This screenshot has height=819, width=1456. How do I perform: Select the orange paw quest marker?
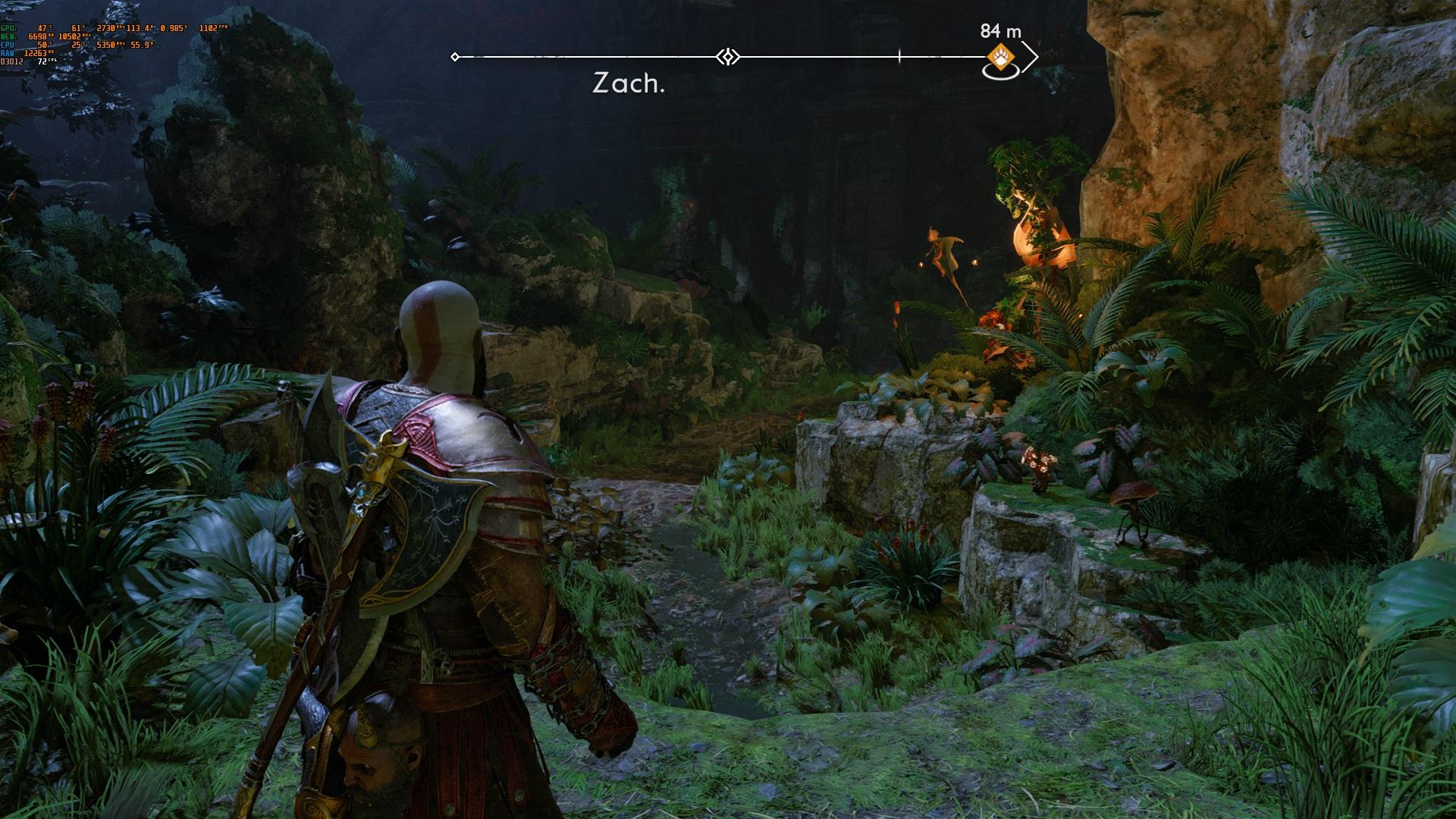pos(1000,56)
